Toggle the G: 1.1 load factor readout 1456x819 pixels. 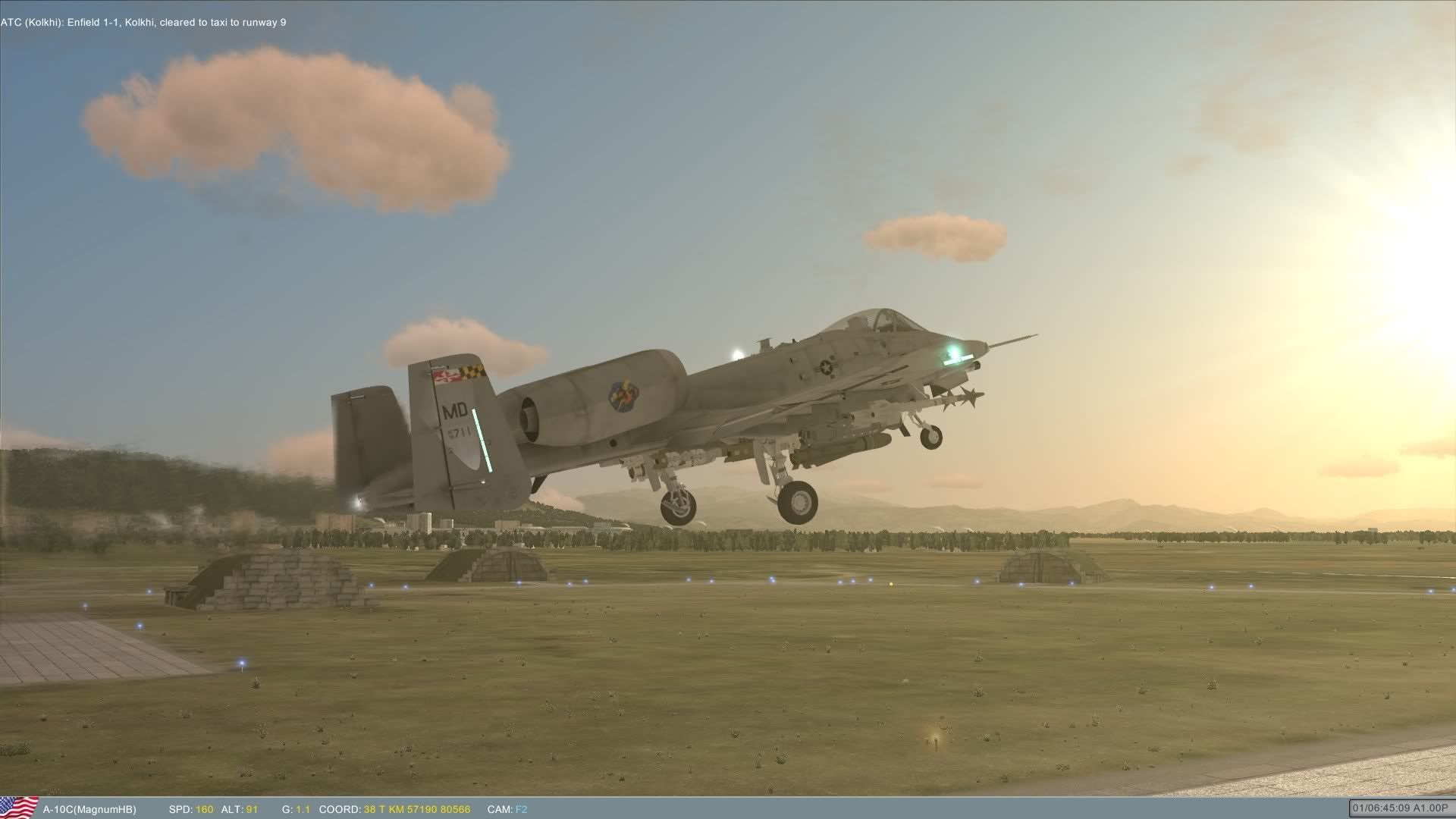tap(296, 808)
